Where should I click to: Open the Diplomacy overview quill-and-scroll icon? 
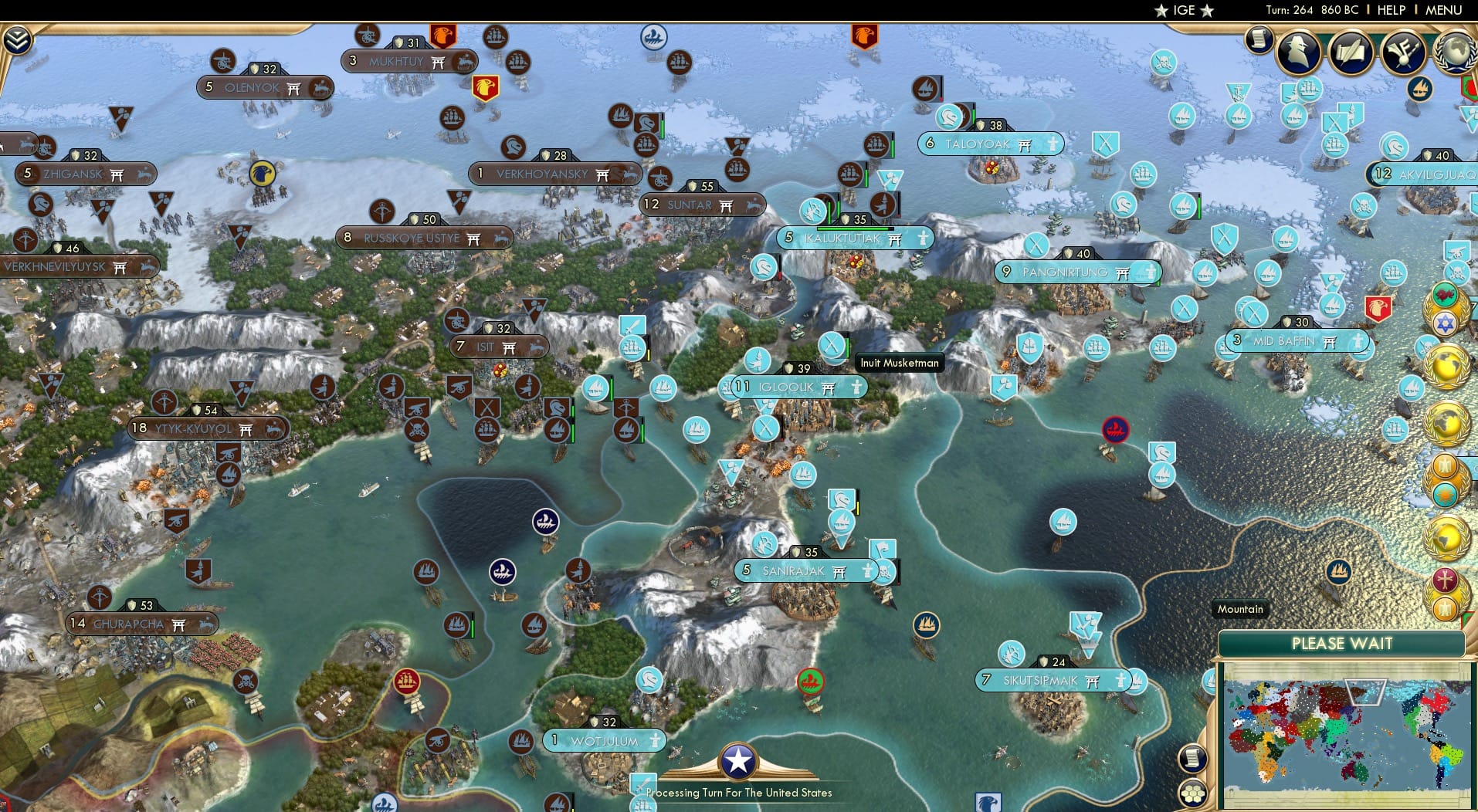click(x=1351, y=52)
